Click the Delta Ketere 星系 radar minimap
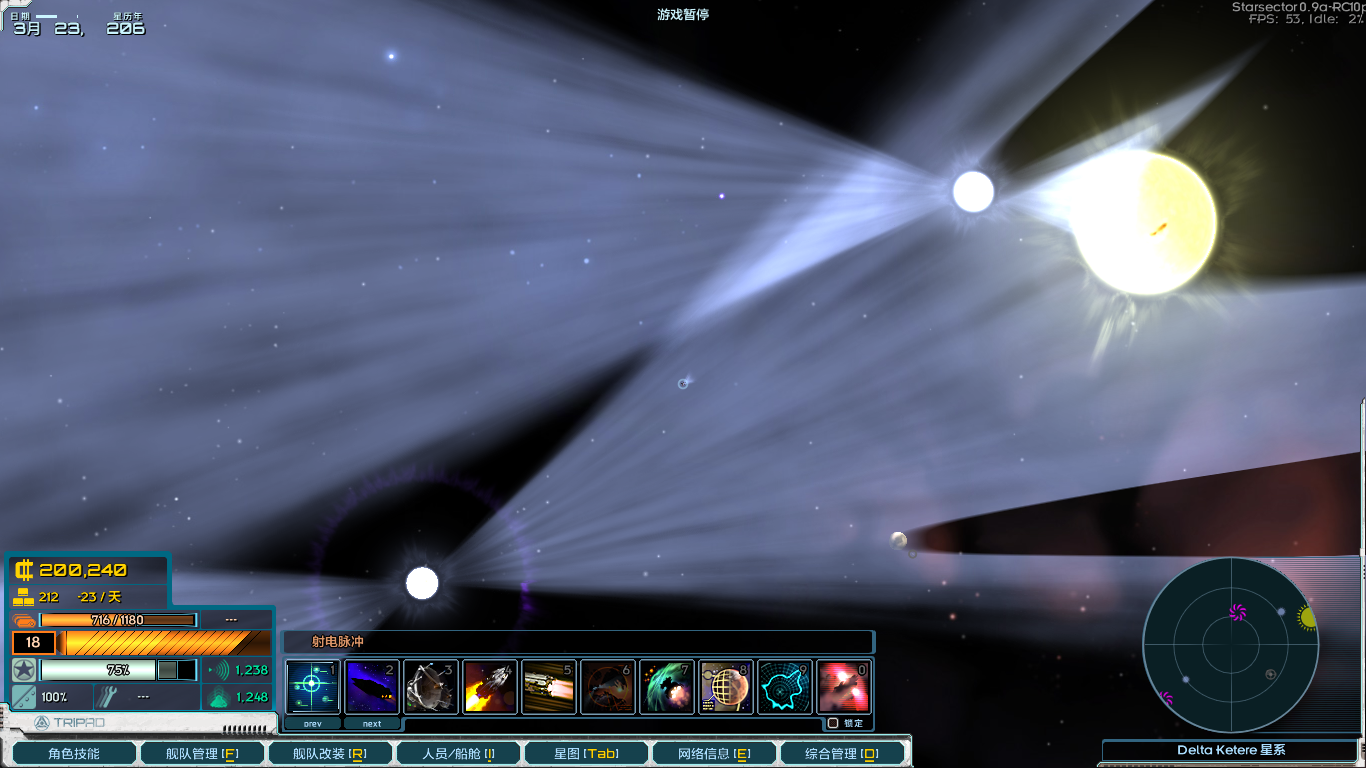 click(1232, 645)
